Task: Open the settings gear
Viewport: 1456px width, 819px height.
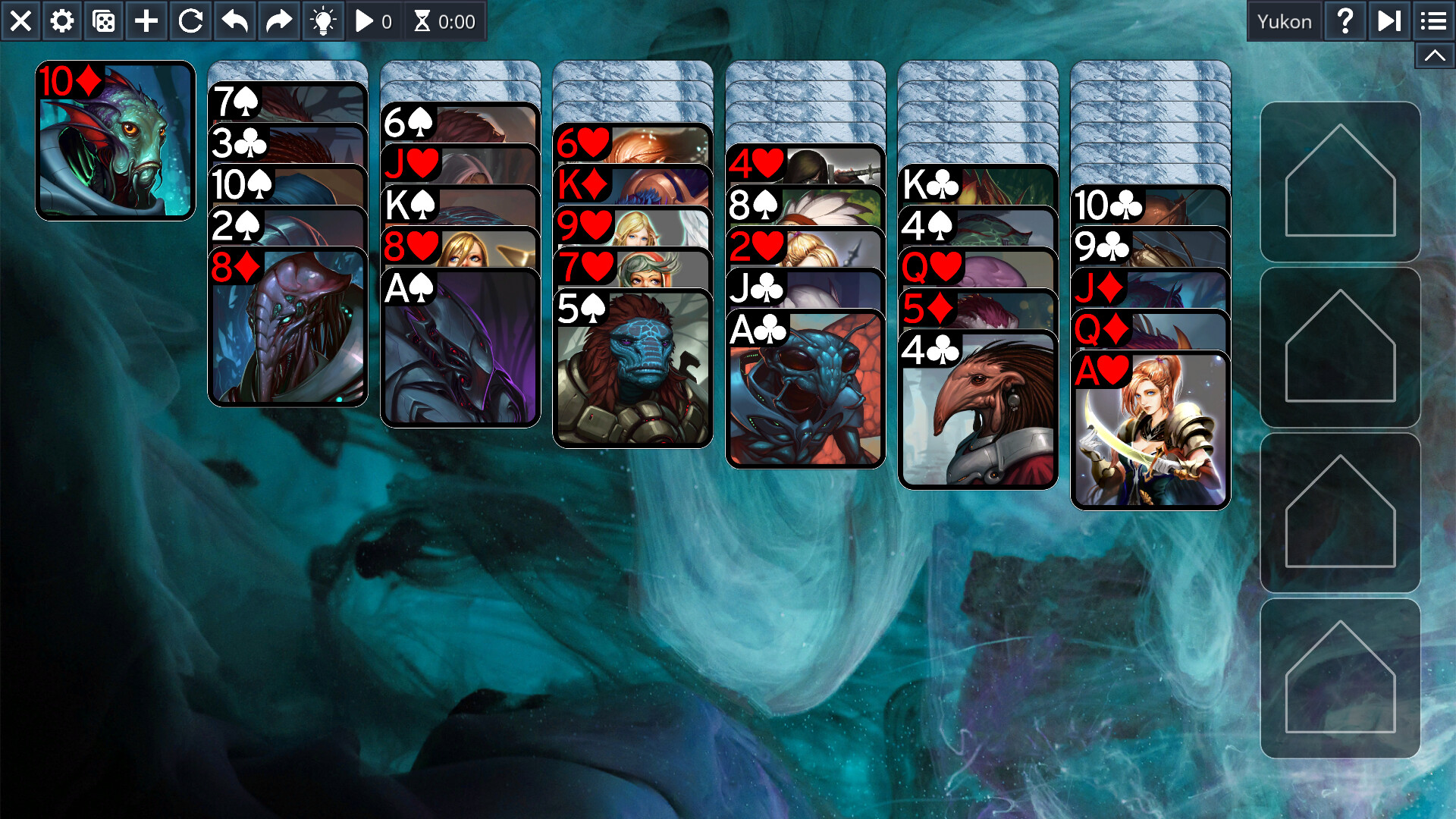Action: (61, 20)
